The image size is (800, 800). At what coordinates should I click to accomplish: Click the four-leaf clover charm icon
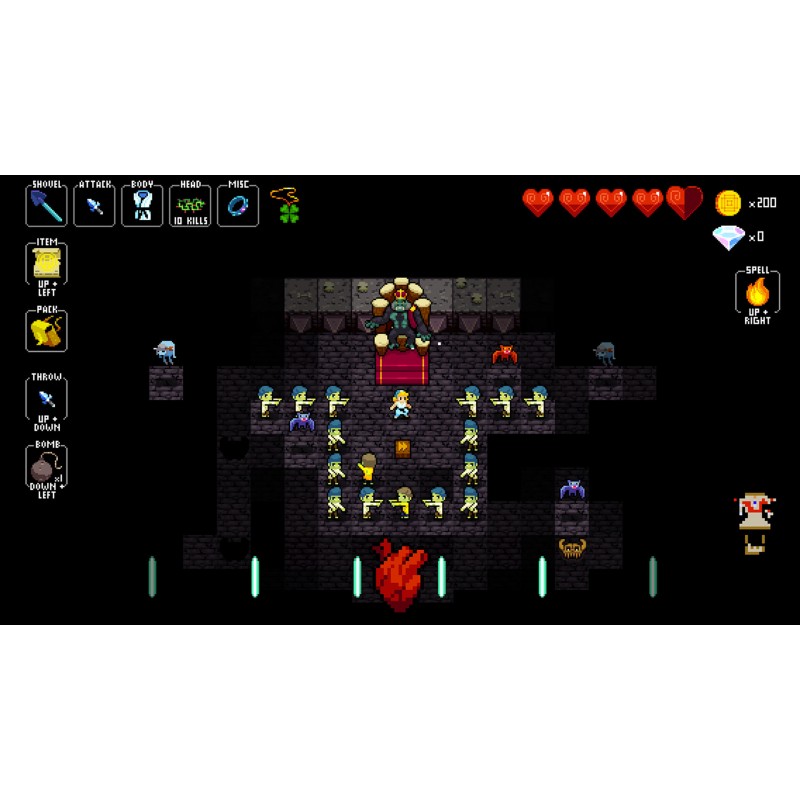[290, 212]
